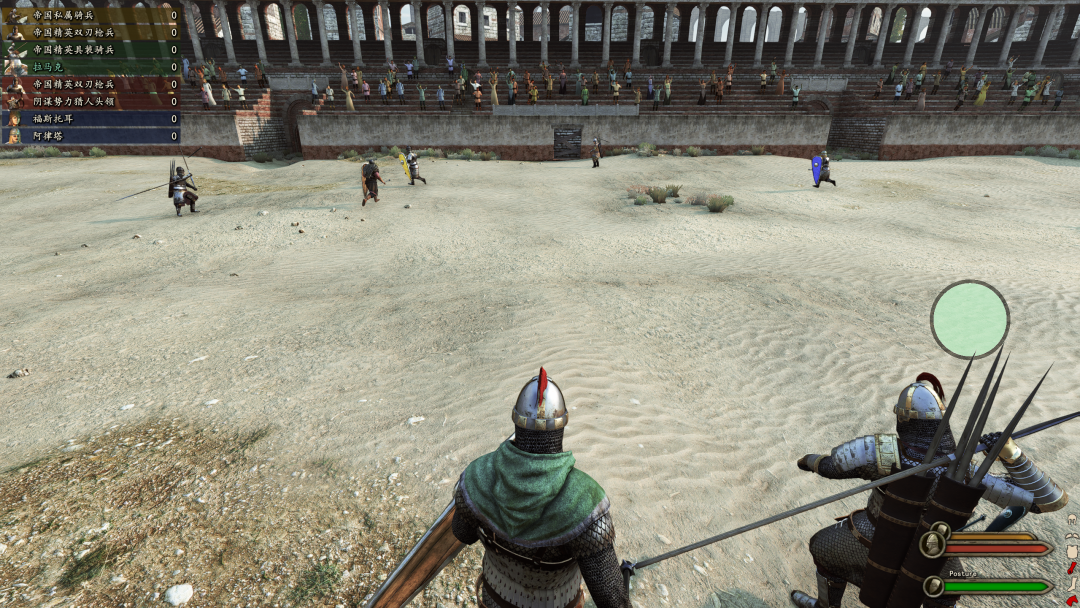
Task: Select the 帝国精英具装骑兵 scoreboard row
Action: coord(90,49)
